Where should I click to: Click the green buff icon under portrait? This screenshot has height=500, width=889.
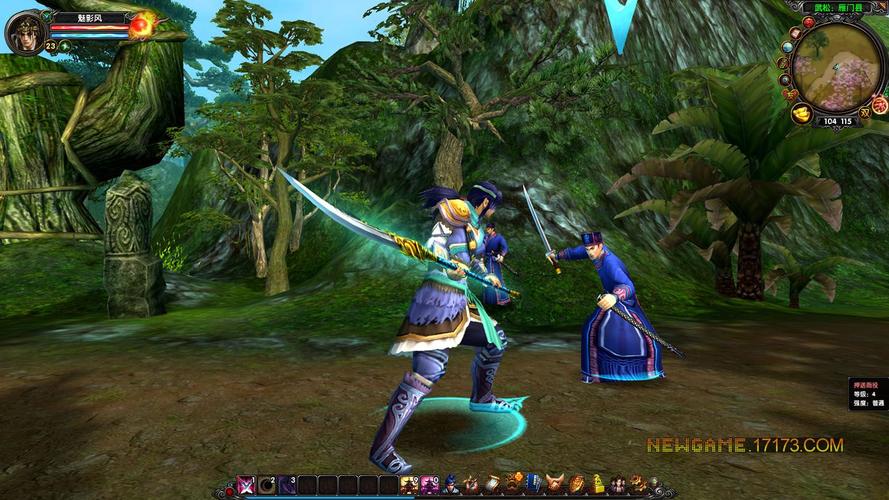point(64,46)
